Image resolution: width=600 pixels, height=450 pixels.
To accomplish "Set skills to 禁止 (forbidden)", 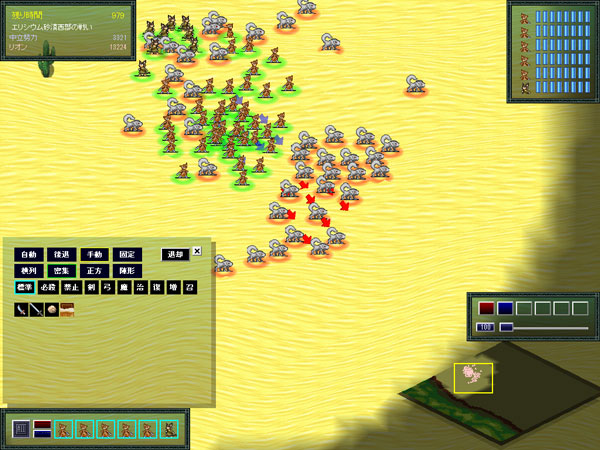I will [x=71, y=288].
